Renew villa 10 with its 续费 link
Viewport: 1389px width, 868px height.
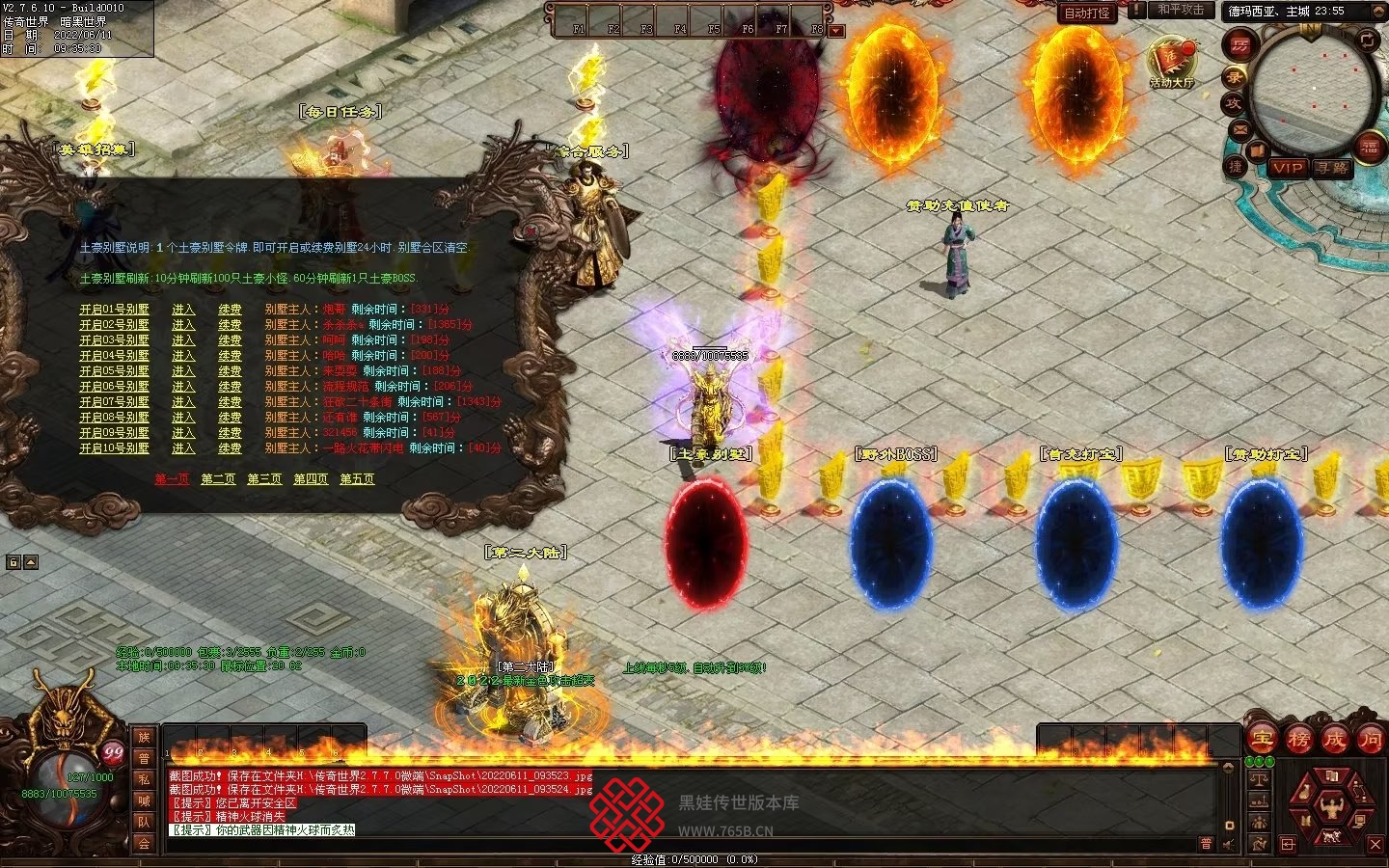pos(230,448)
